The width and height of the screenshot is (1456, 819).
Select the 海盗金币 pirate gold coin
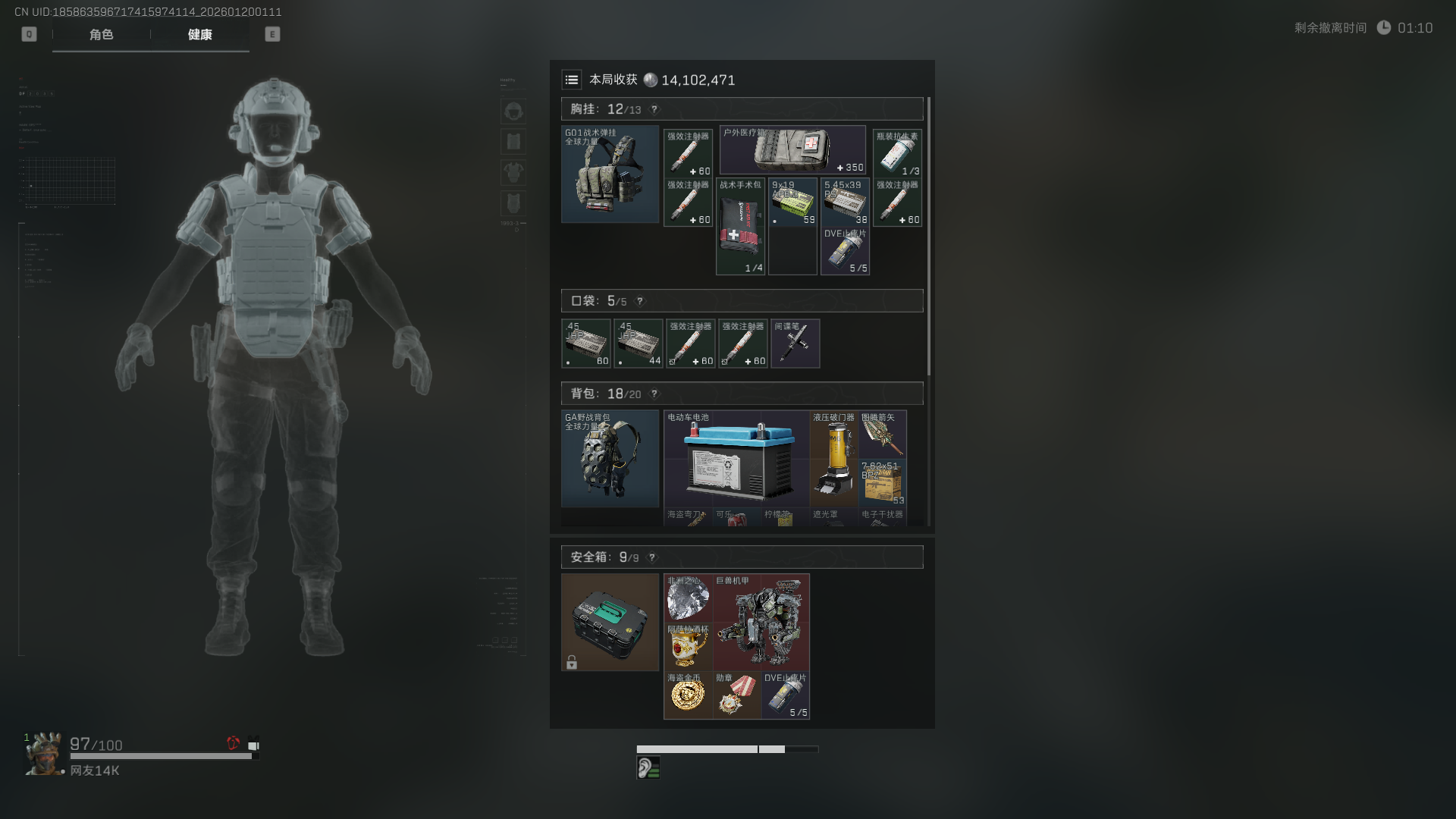(688, 695)
